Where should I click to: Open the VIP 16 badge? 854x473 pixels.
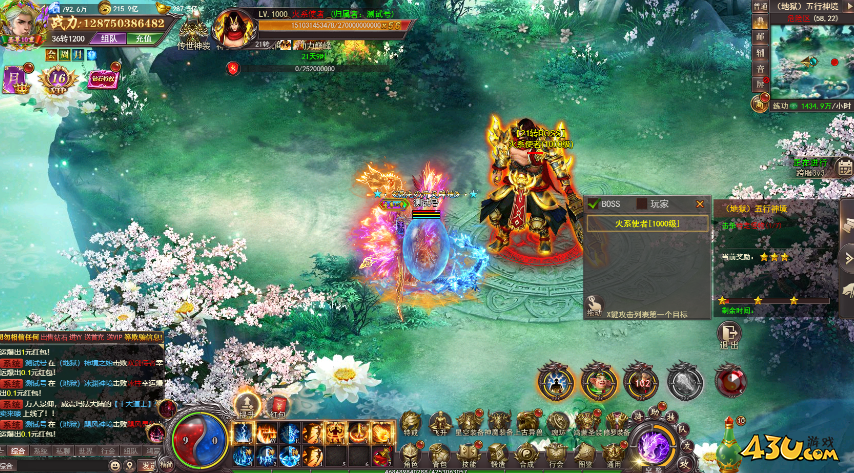tap(58, 79)
